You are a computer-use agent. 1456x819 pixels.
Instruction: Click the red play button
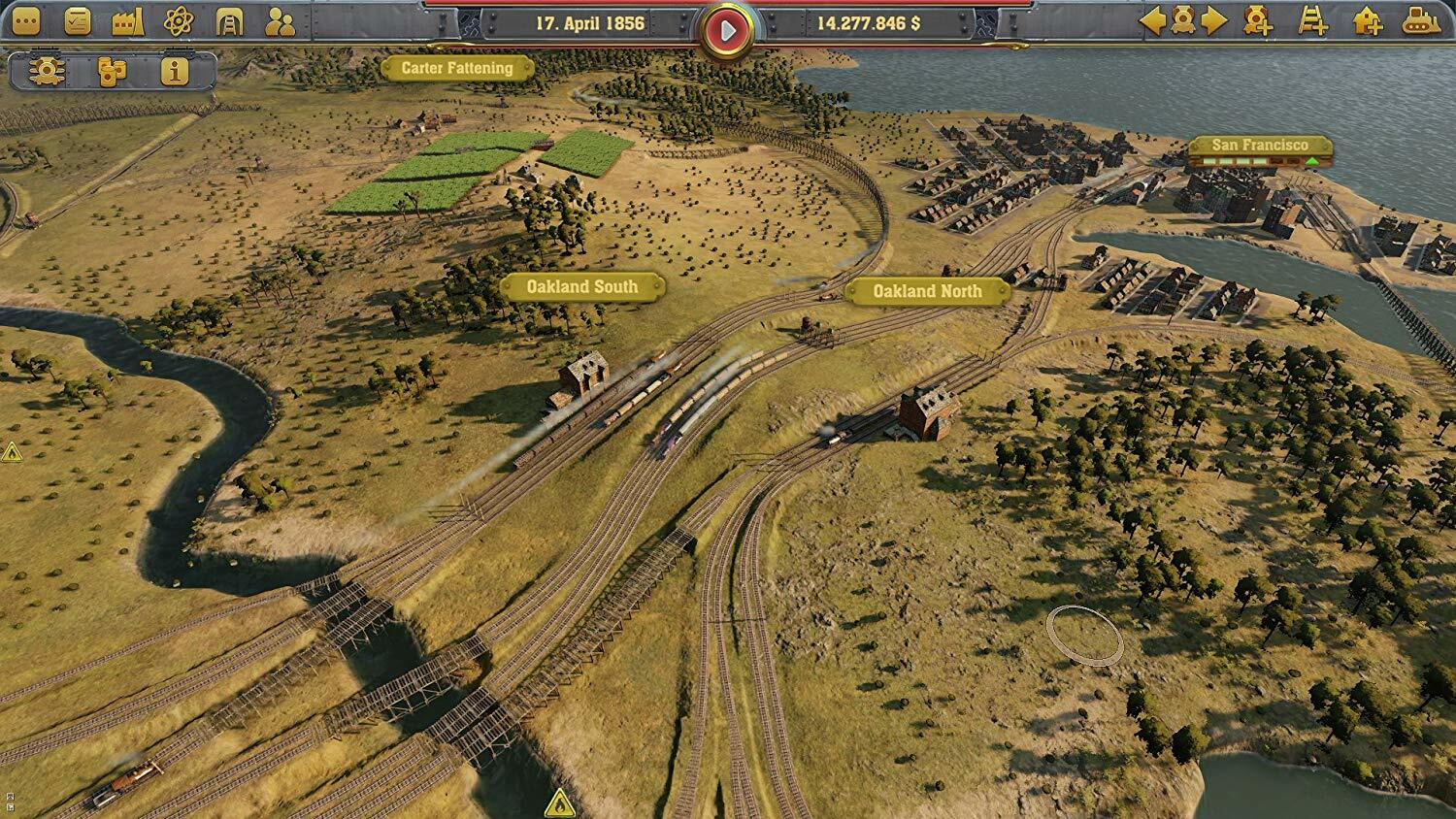pyautogui.click(x=727, y=32)
